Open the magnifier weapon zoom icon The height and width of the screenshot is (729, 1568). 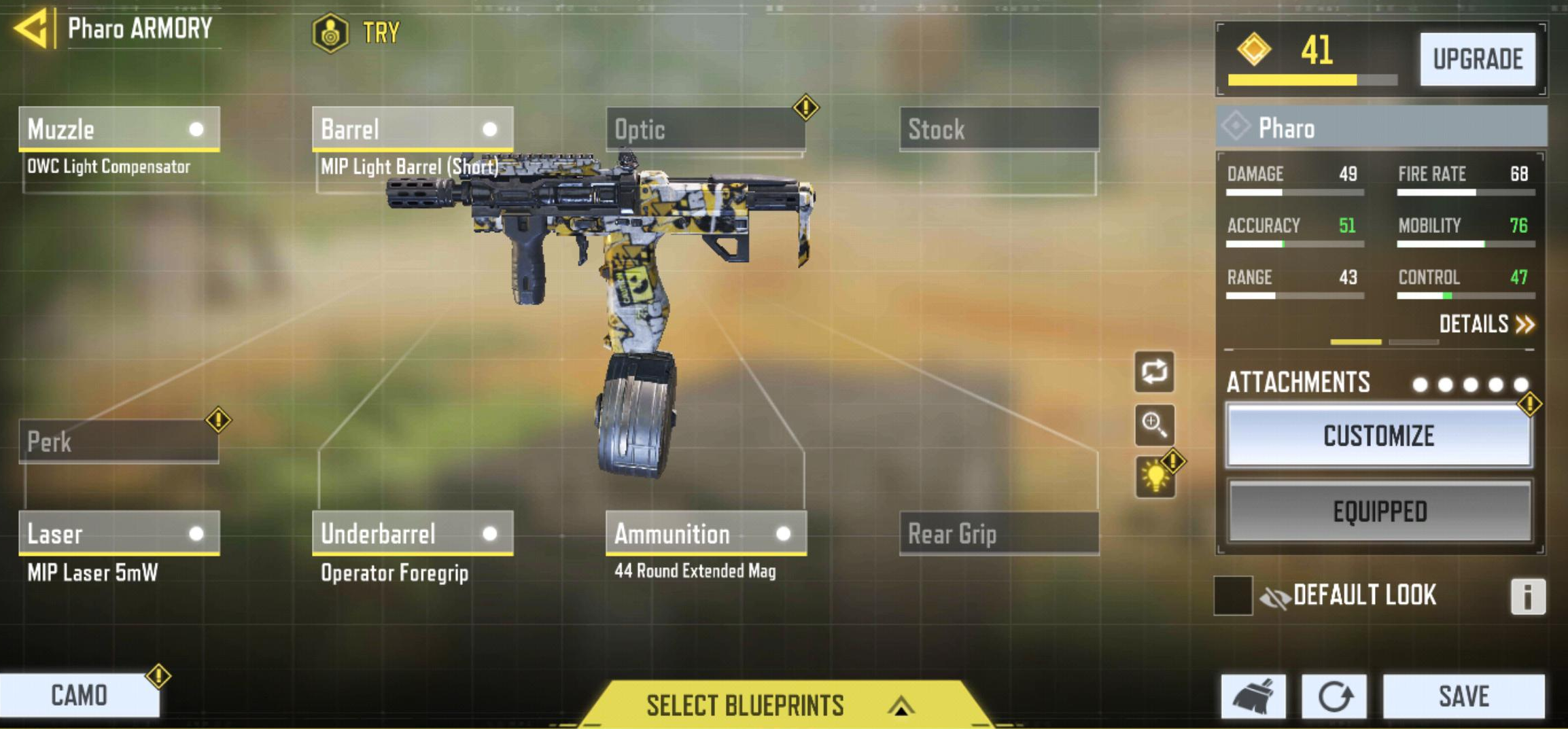click(x=1154, y=423)
